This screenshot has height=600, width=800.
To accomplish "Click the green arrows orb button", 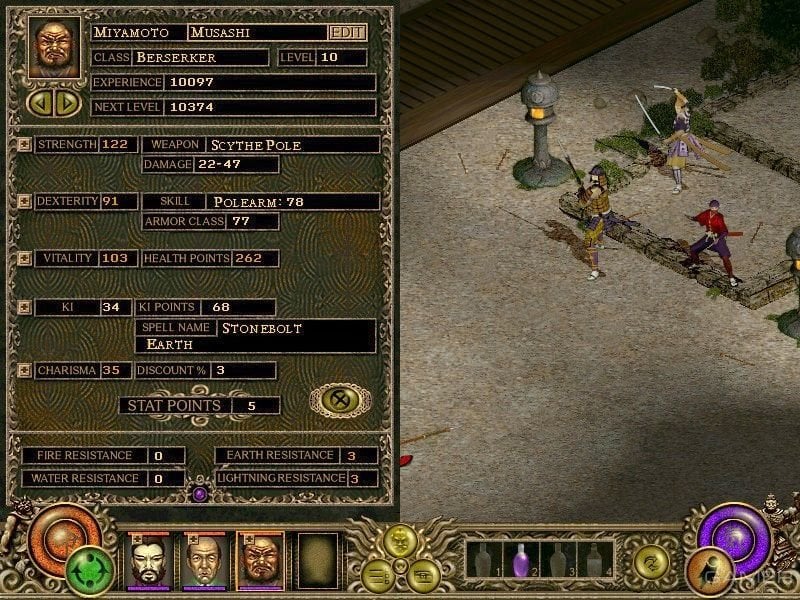I will (90, 573).
